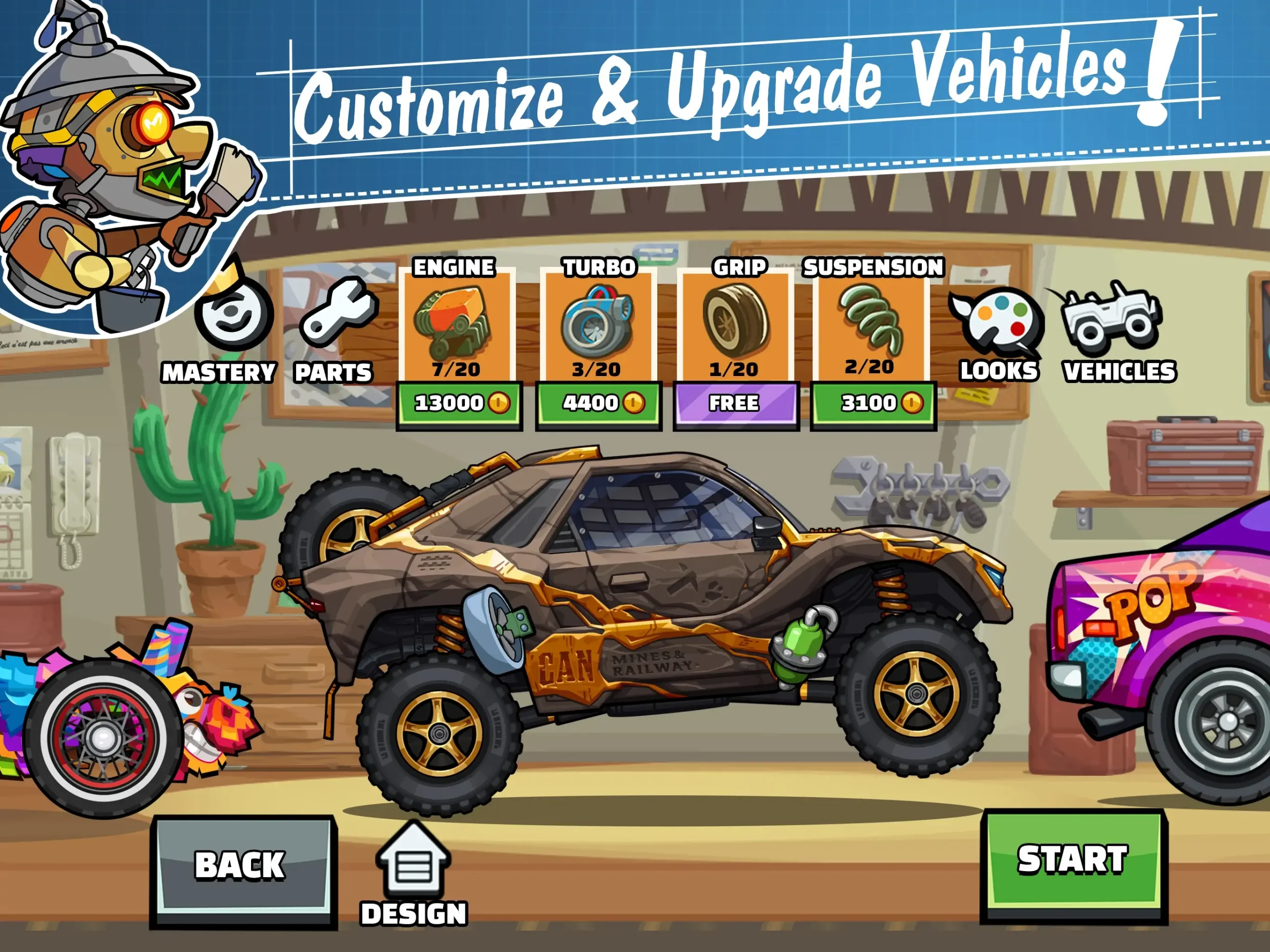The height and width of the screenshot is (952, 1270).
Task: Switch to the Parts tab
Action: 339,321
